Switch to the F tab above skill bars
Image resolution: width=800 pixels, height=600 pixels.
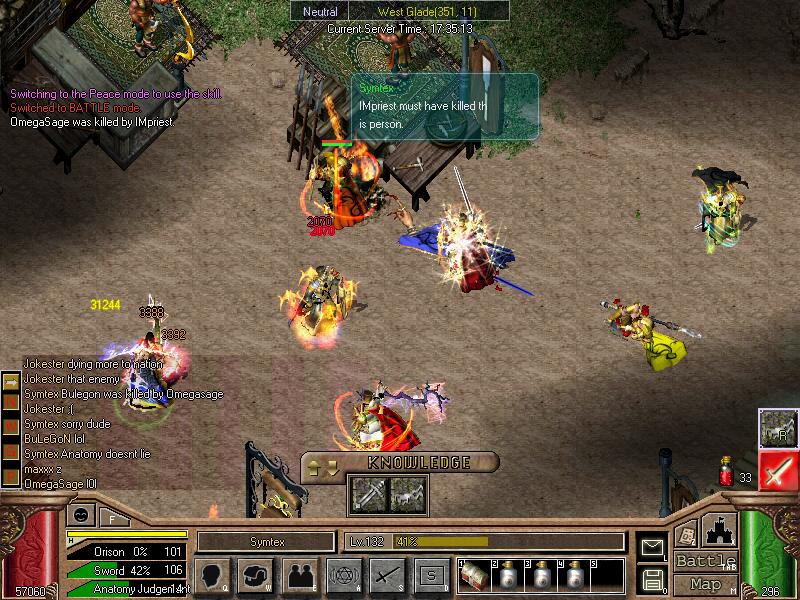(x=112, y=517)
